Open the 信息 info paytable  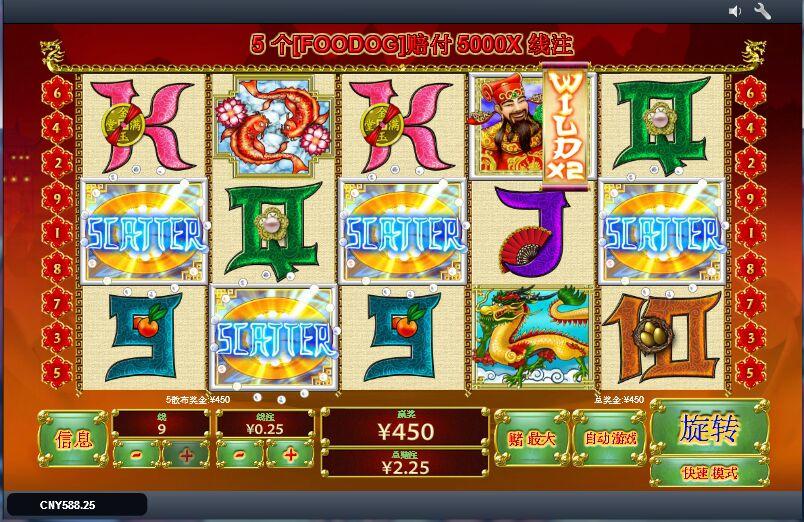[72, 438]
